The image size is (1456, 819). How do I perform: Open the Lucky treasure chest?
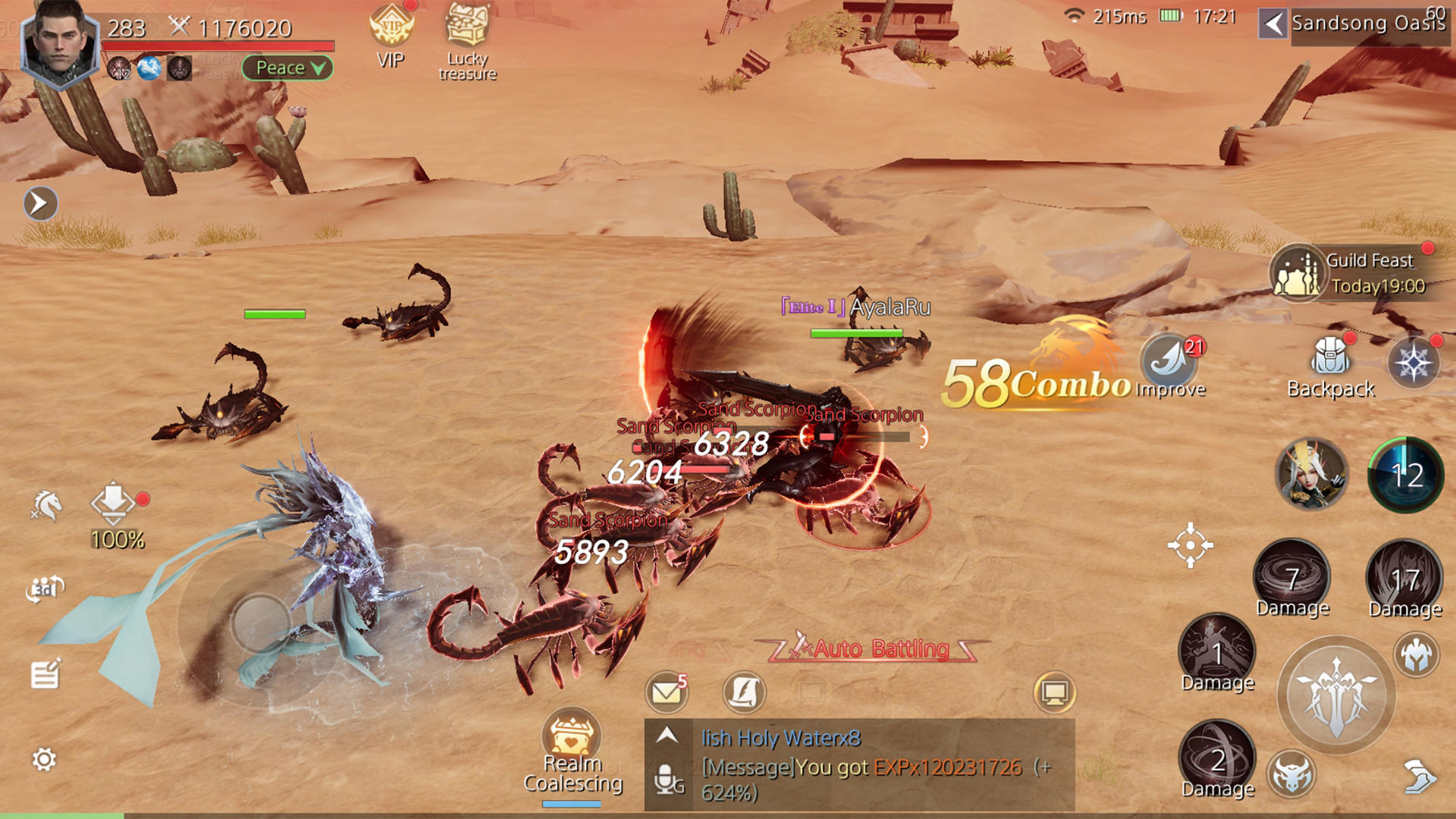pos(467,36)
